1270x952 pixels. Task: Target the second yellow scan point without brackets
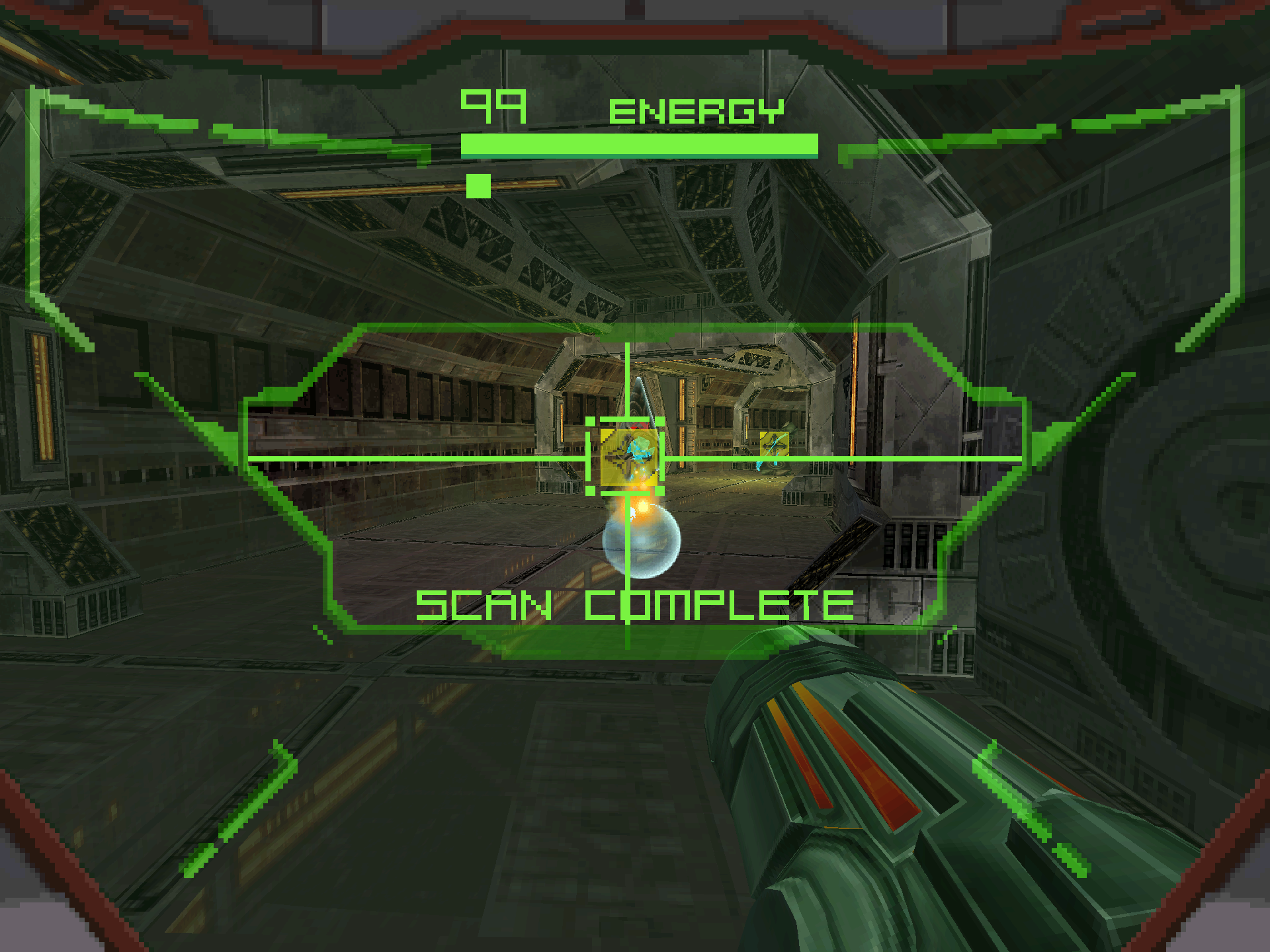click(x=774, y=446)
